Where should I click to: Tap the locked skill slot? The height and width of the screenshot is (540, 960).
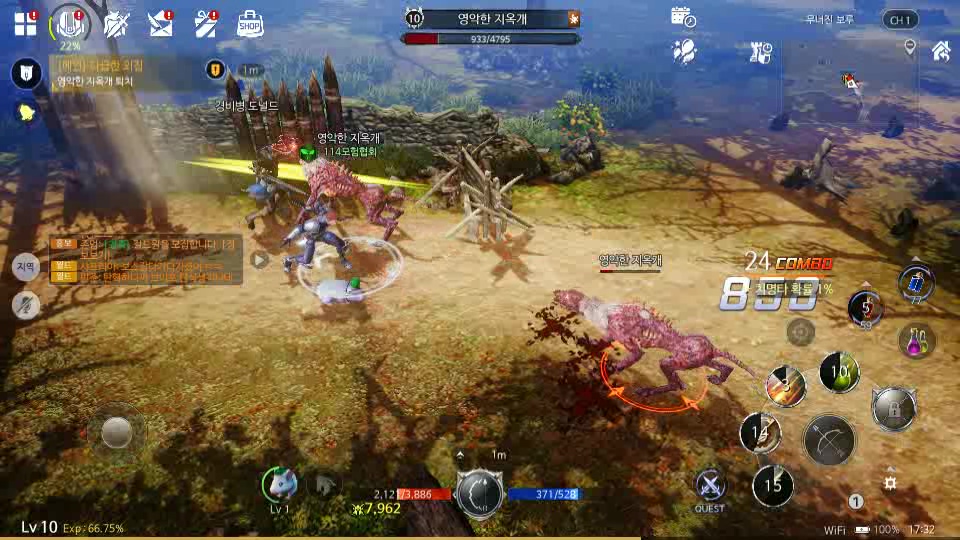(x=892, y=407)
